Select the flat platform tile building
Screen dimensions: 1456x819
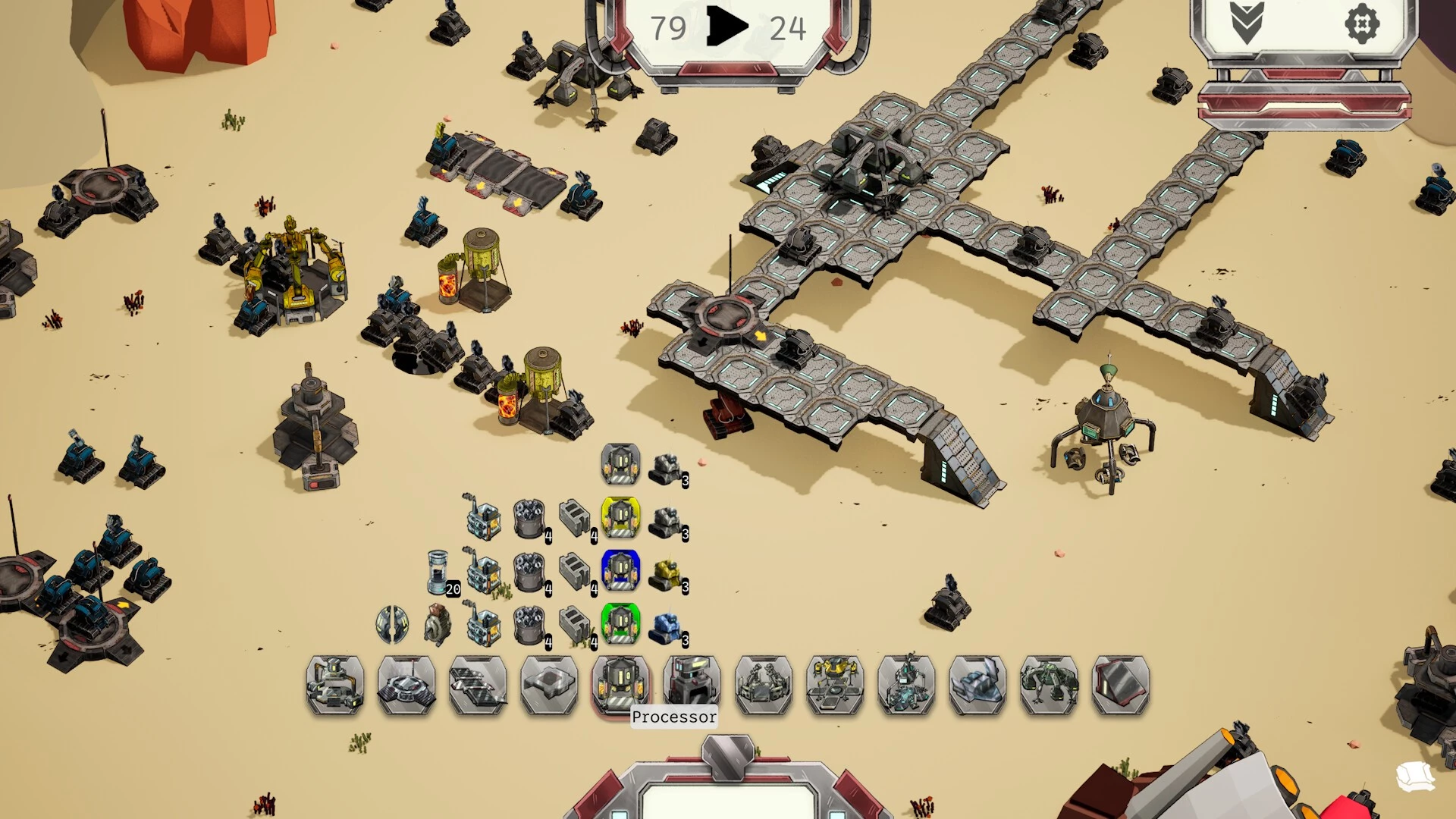(549, 685)
